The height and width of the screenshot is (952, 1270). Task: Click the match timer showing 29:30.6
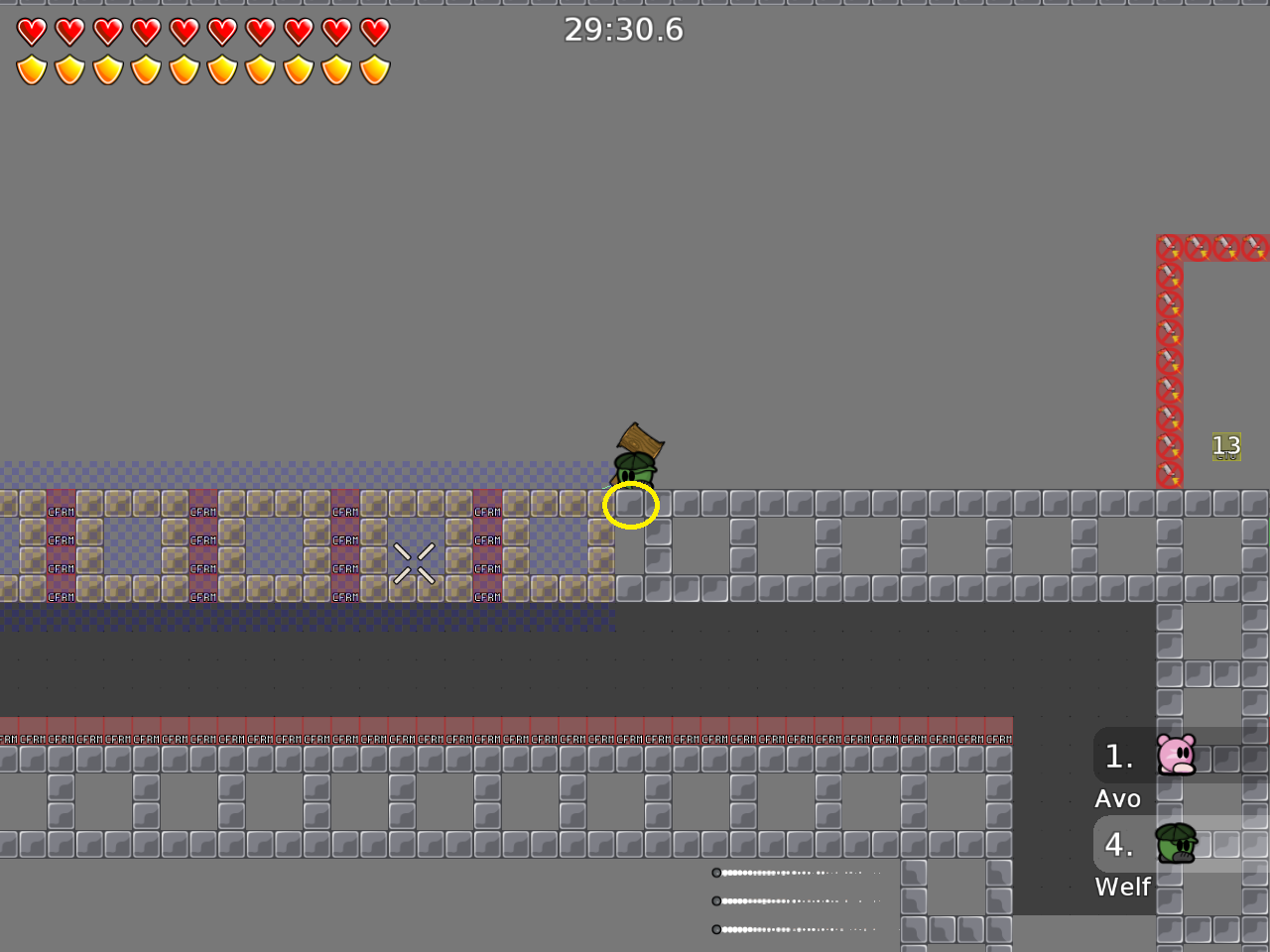click(624, 30)
